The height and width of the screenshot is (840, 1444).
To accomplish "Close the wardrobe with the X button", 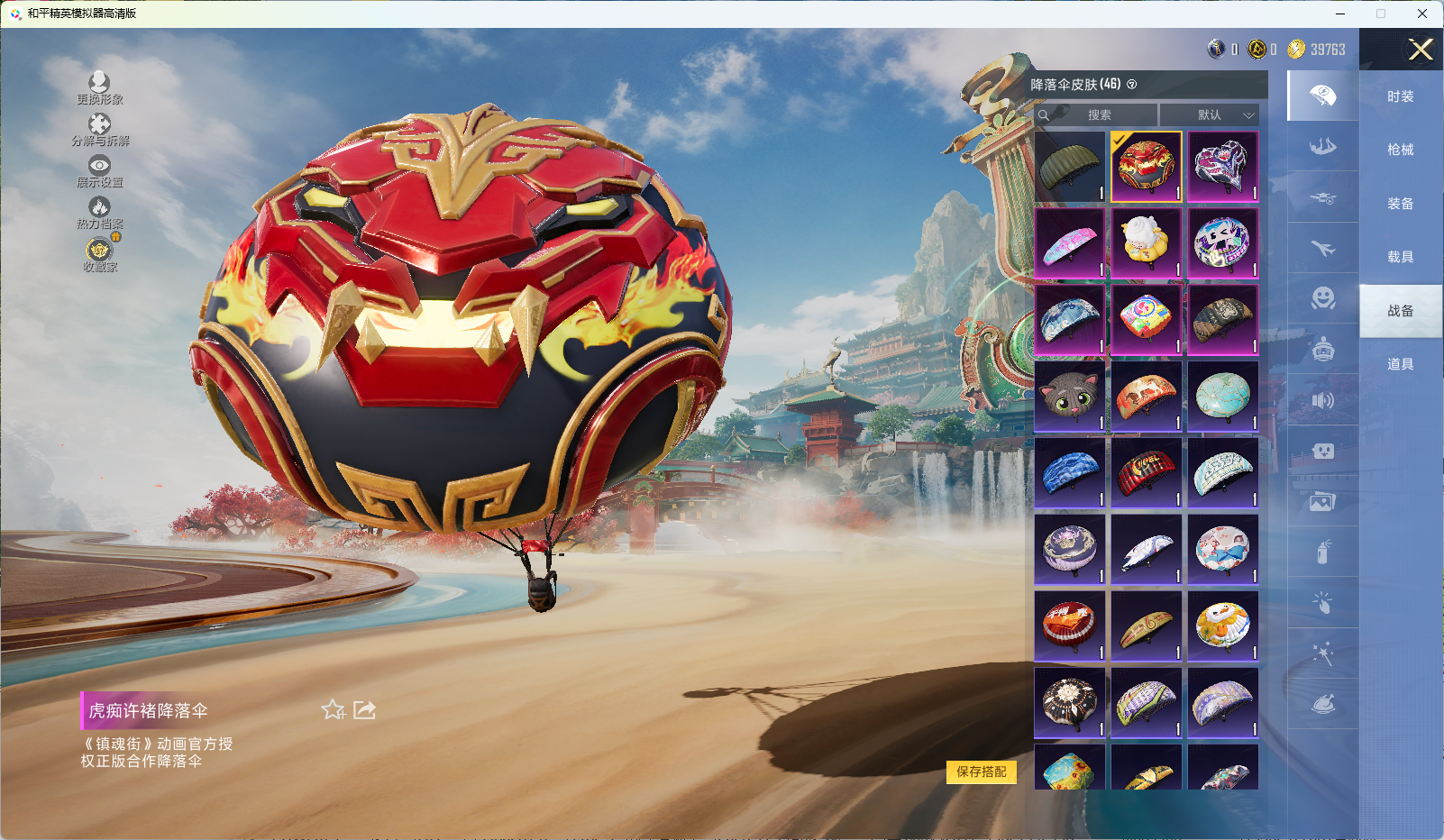I will click(x=1421, y=50).
